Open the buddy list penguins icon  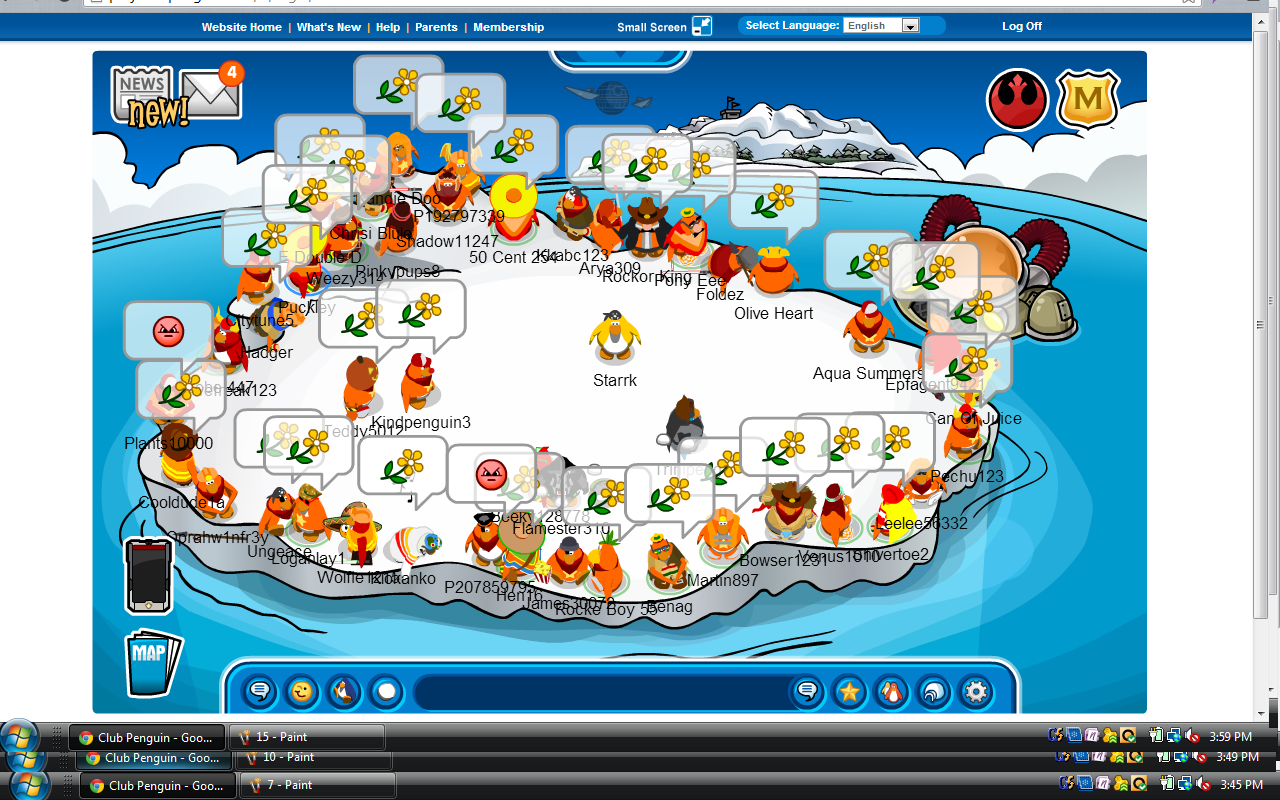891,691
